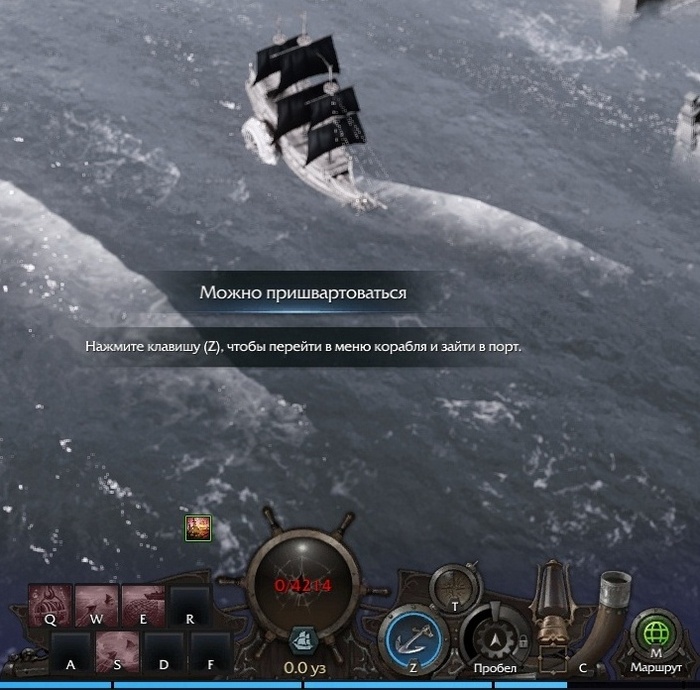This screenshot has width=700, height=690.
Task: Click the ship speed sail icon
Action: click(301, 640)
